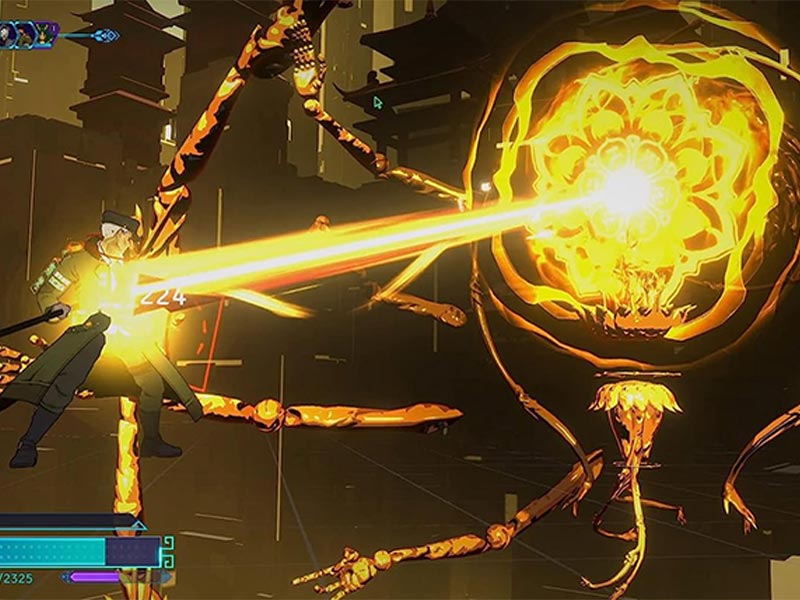Image resolution: width=800 pixels, height=600 pixels.
Task: Select the antlered character portrait in purple frame
Action: (x=44, y=35)
